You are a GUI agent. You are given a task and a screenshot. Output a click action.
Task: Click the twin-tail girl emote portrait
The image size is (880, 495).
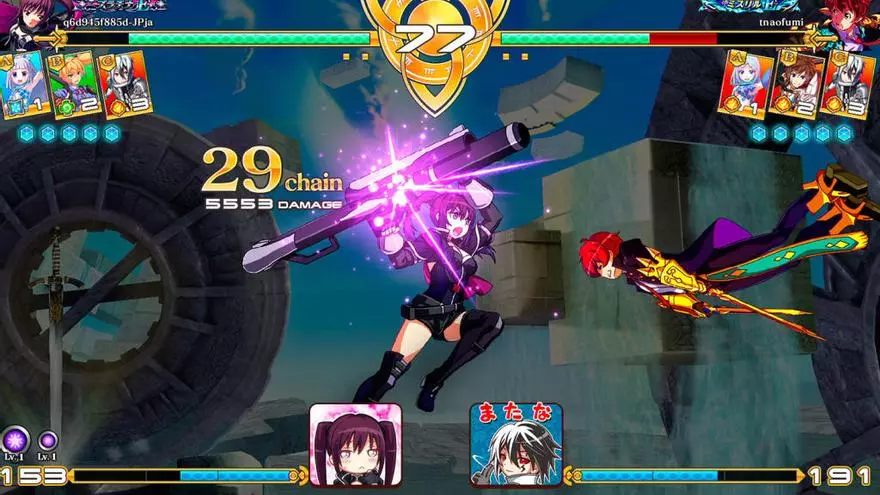[x=355, y=444]
